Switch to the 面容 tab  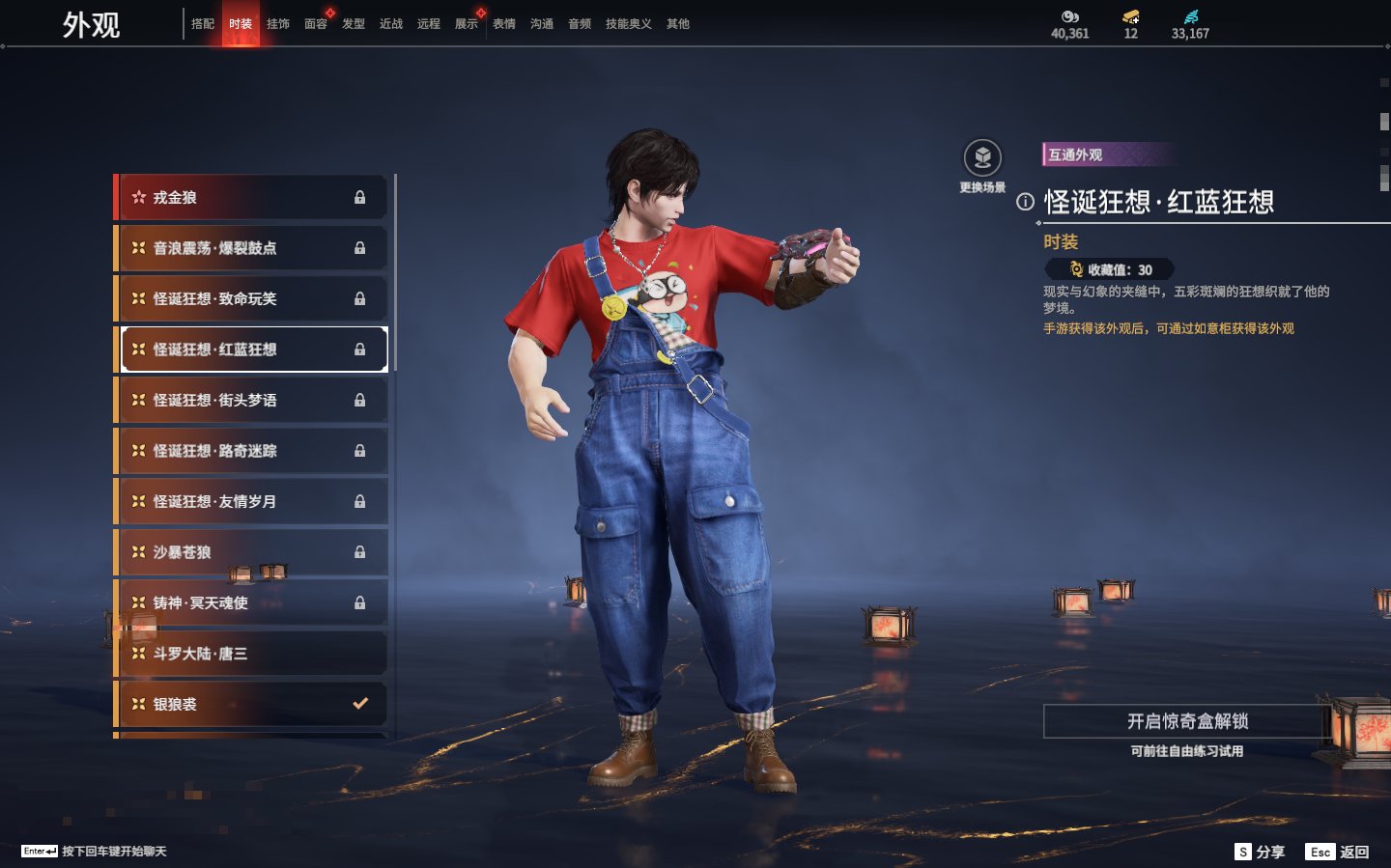316,24
